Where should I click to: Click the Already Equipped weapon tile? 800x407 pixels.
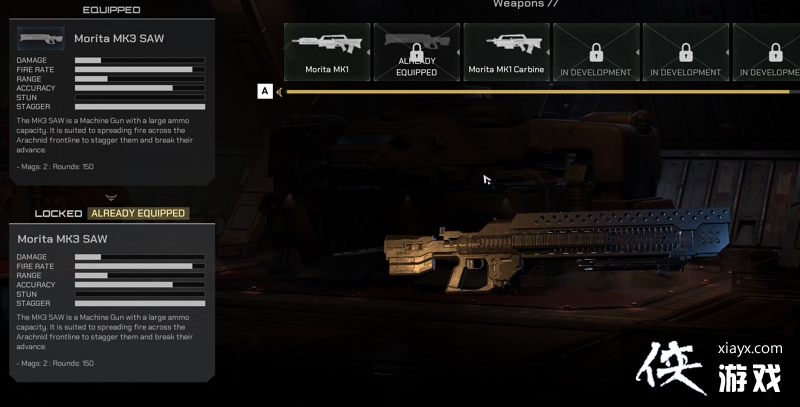coord(417,52)
